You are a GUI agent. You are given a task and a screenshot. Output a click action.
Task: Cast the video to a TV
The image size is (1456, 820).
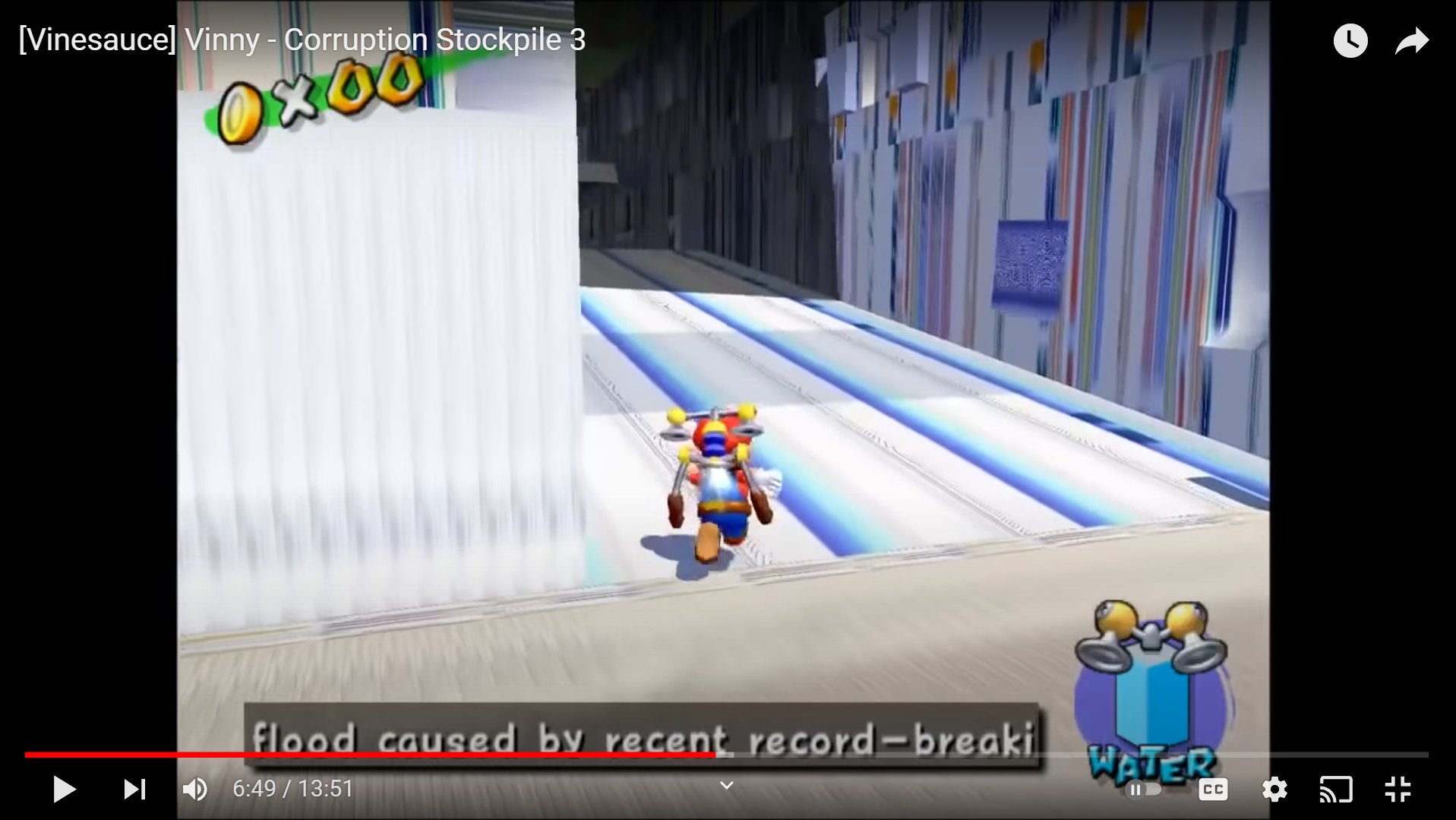tap(1337, 789)
